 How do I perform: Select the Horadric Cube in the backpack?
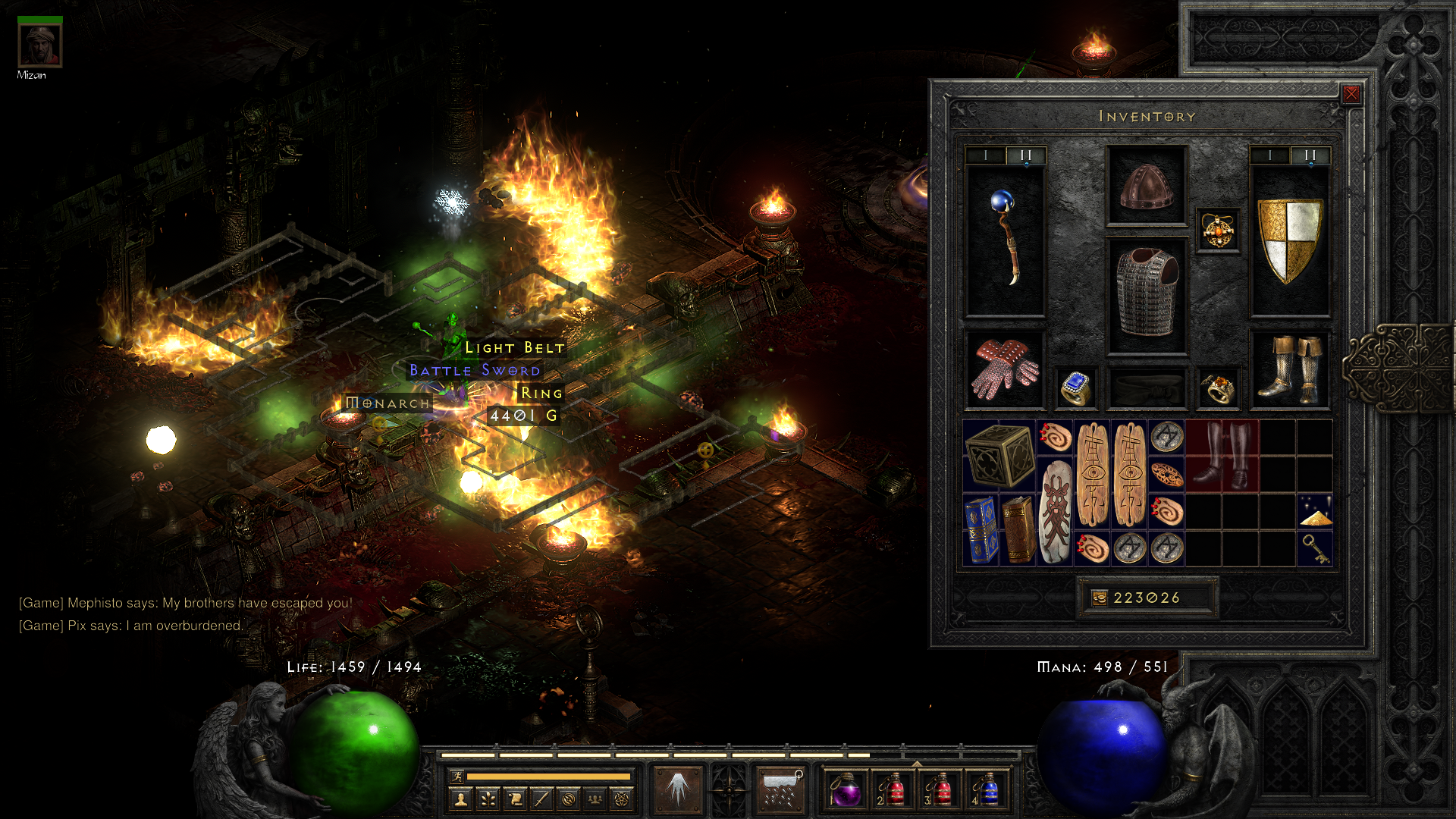(x=999, y=455)
